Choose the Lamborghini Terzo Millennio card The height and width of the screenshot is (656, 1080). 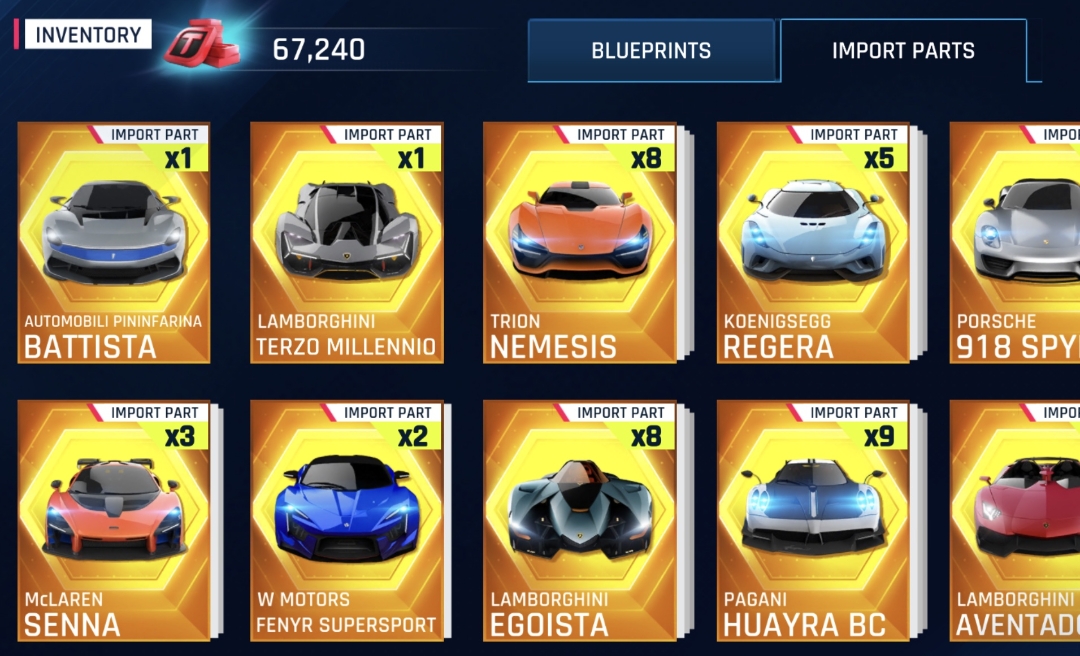click(347, 242)
